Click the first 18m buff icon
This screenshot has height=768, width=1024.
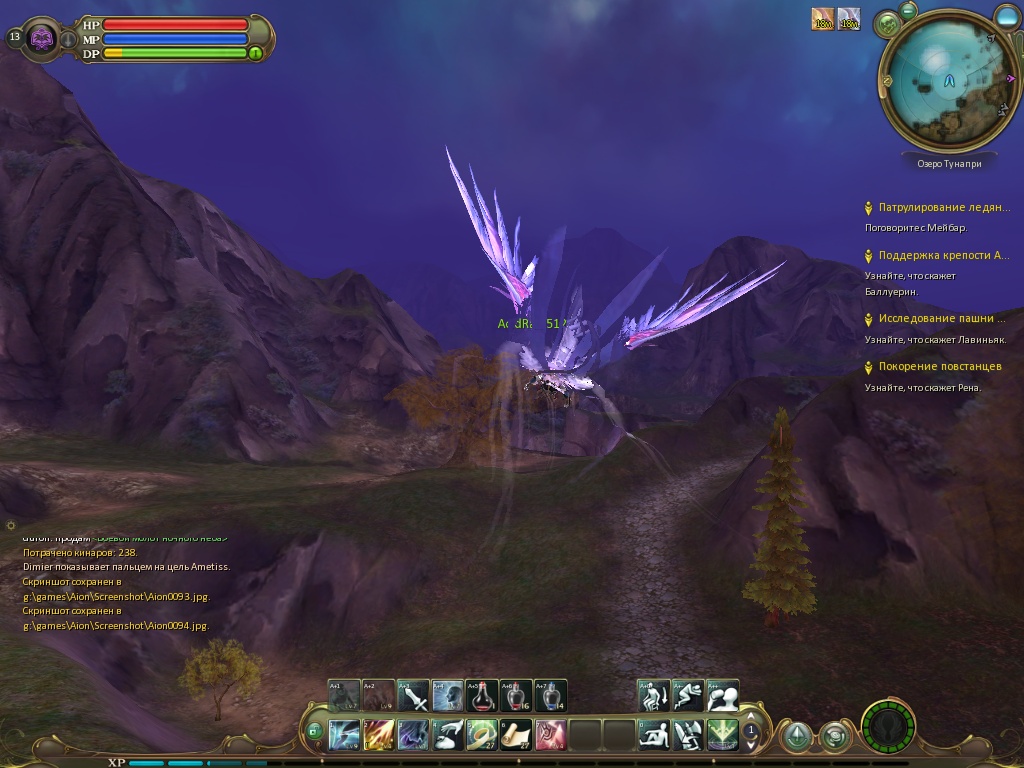tap(823, 19)
